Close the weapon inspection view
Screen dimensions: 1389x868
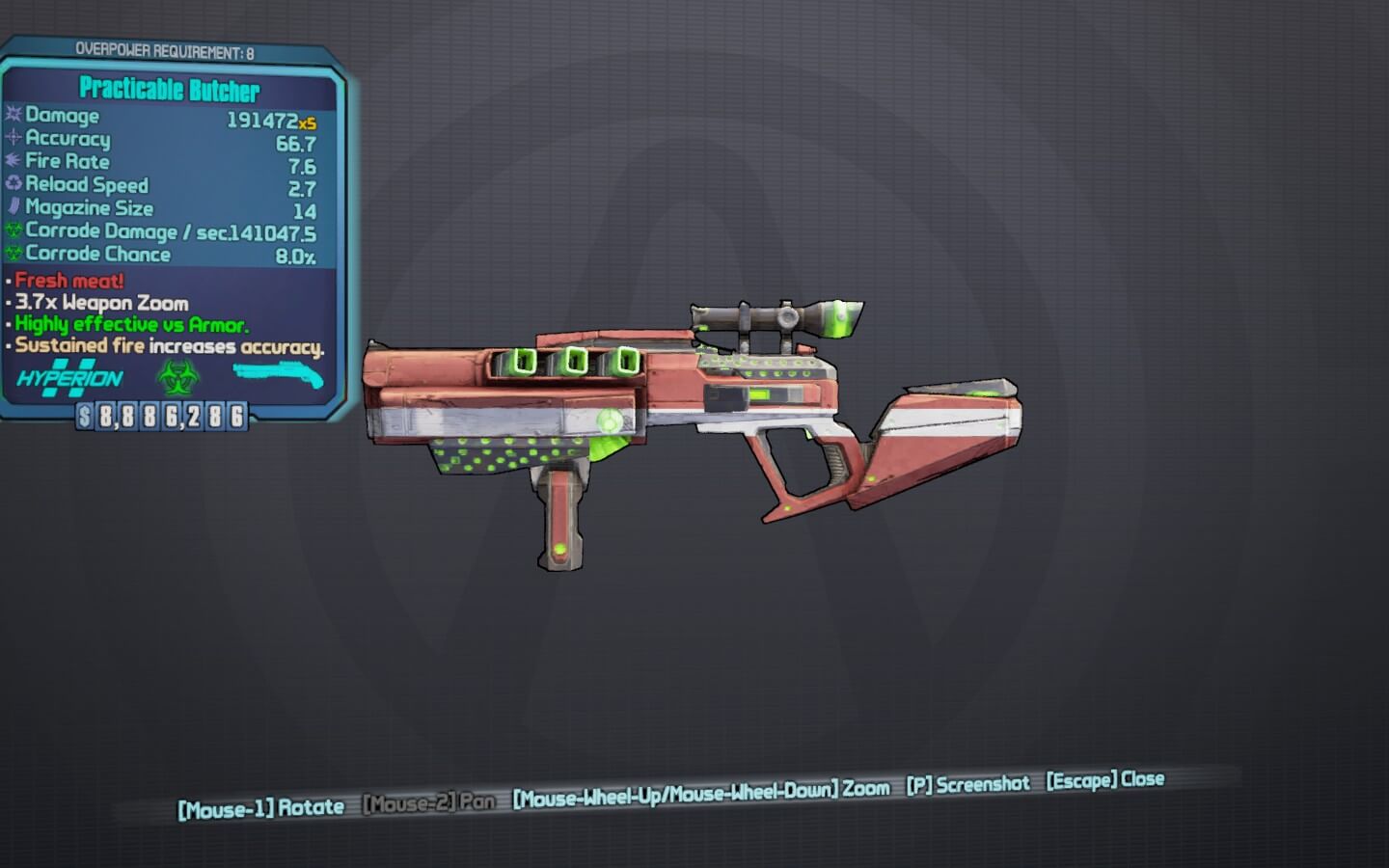tap(1105, 779)
